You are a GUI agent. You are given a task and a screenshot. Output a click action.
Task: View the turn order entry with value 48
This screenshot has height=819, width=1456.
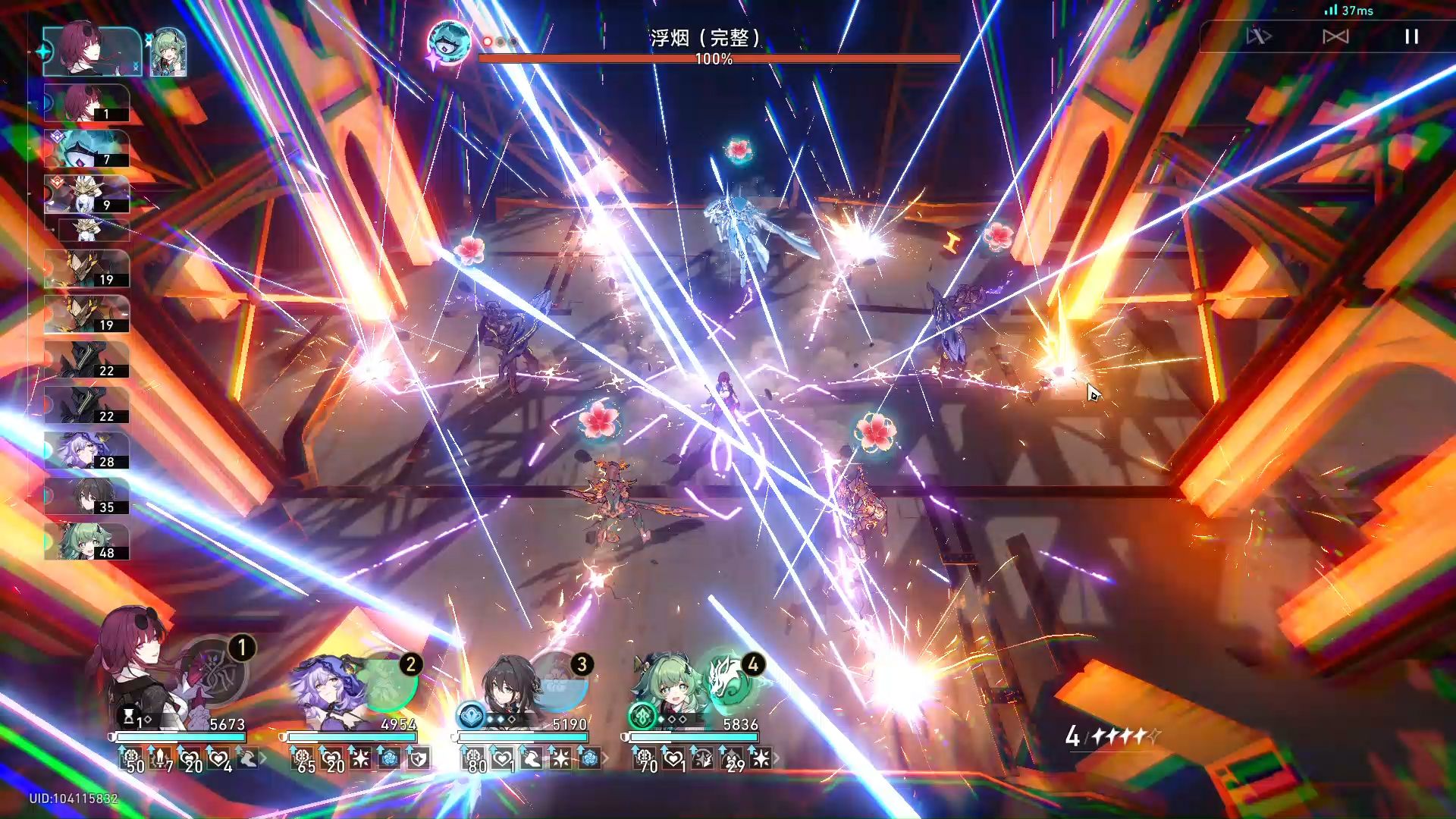(x=86, y=541)
